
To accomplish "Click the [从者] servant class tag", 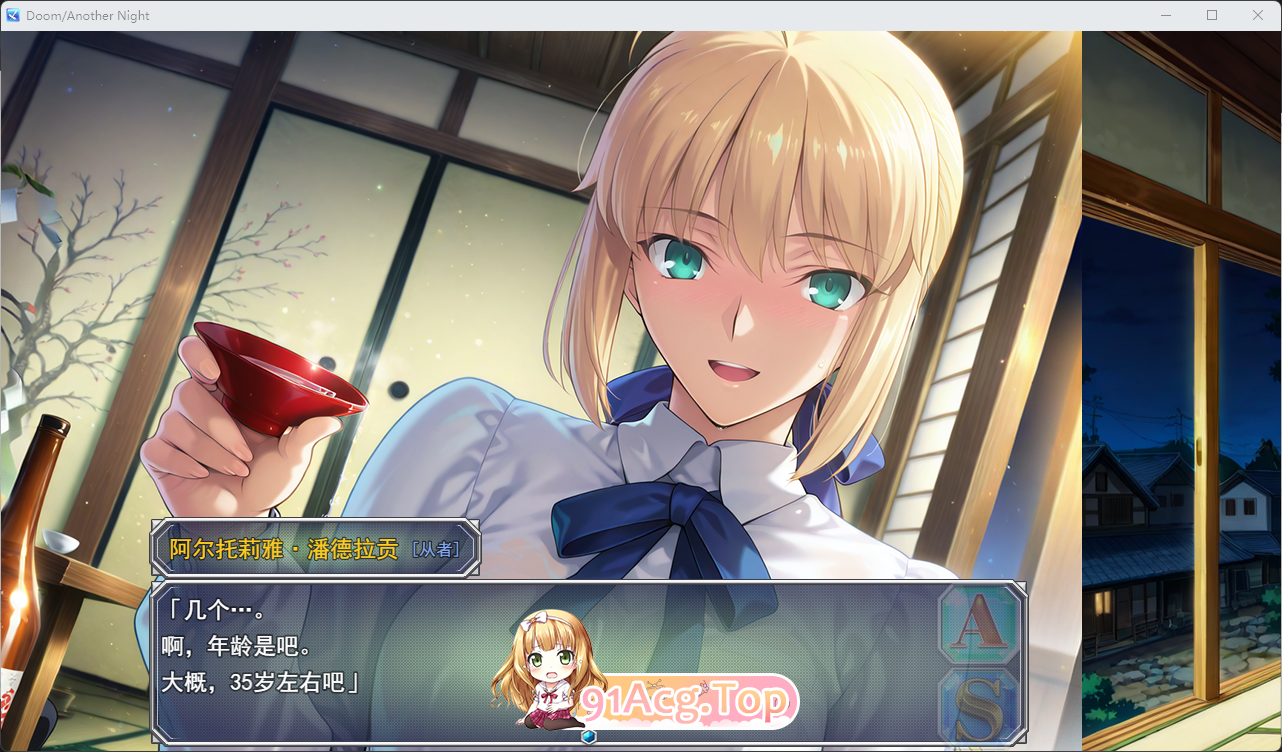I will pos(435,548).
